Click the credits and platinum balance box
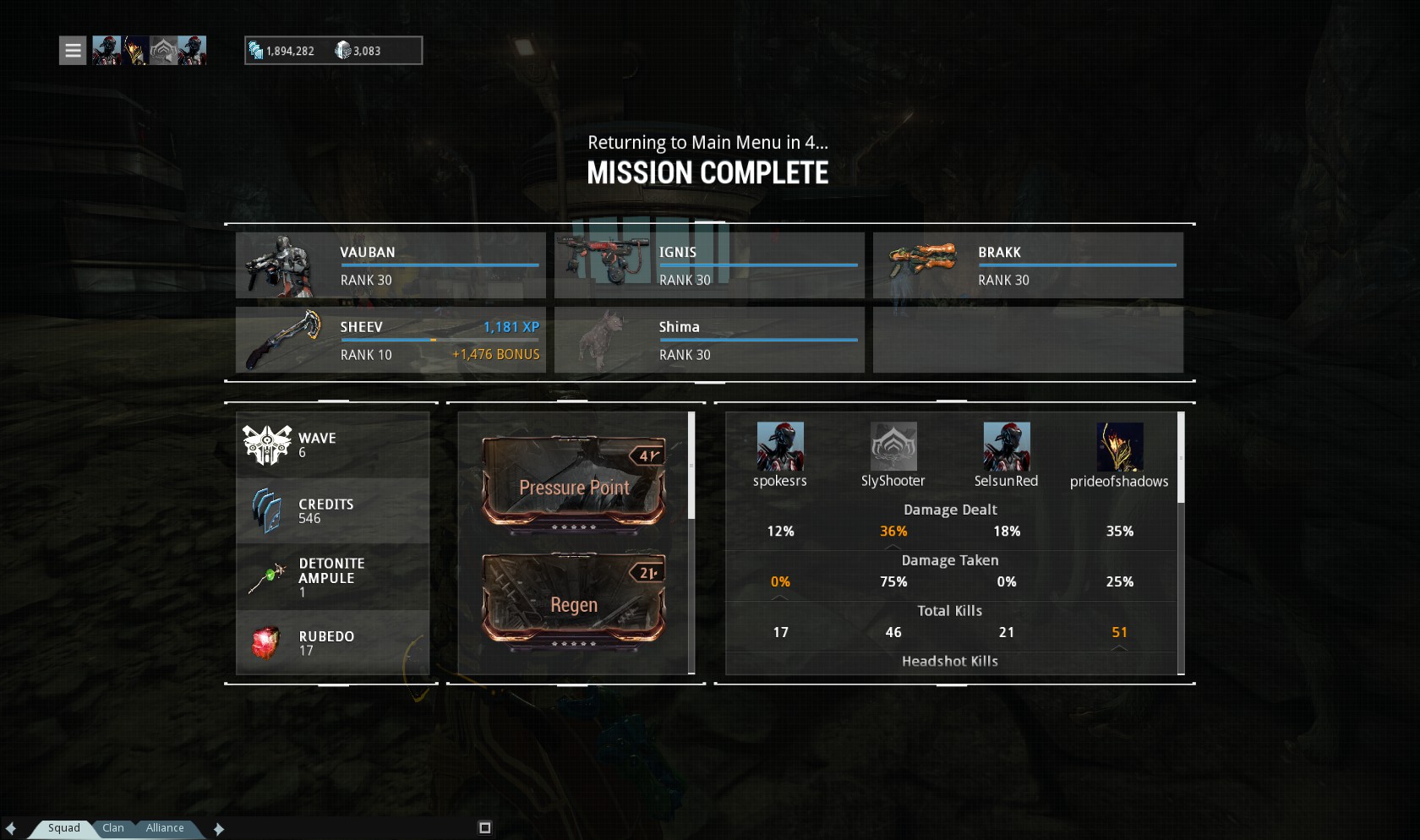Viewport: 1420px width, 840px height. (333, 51)
